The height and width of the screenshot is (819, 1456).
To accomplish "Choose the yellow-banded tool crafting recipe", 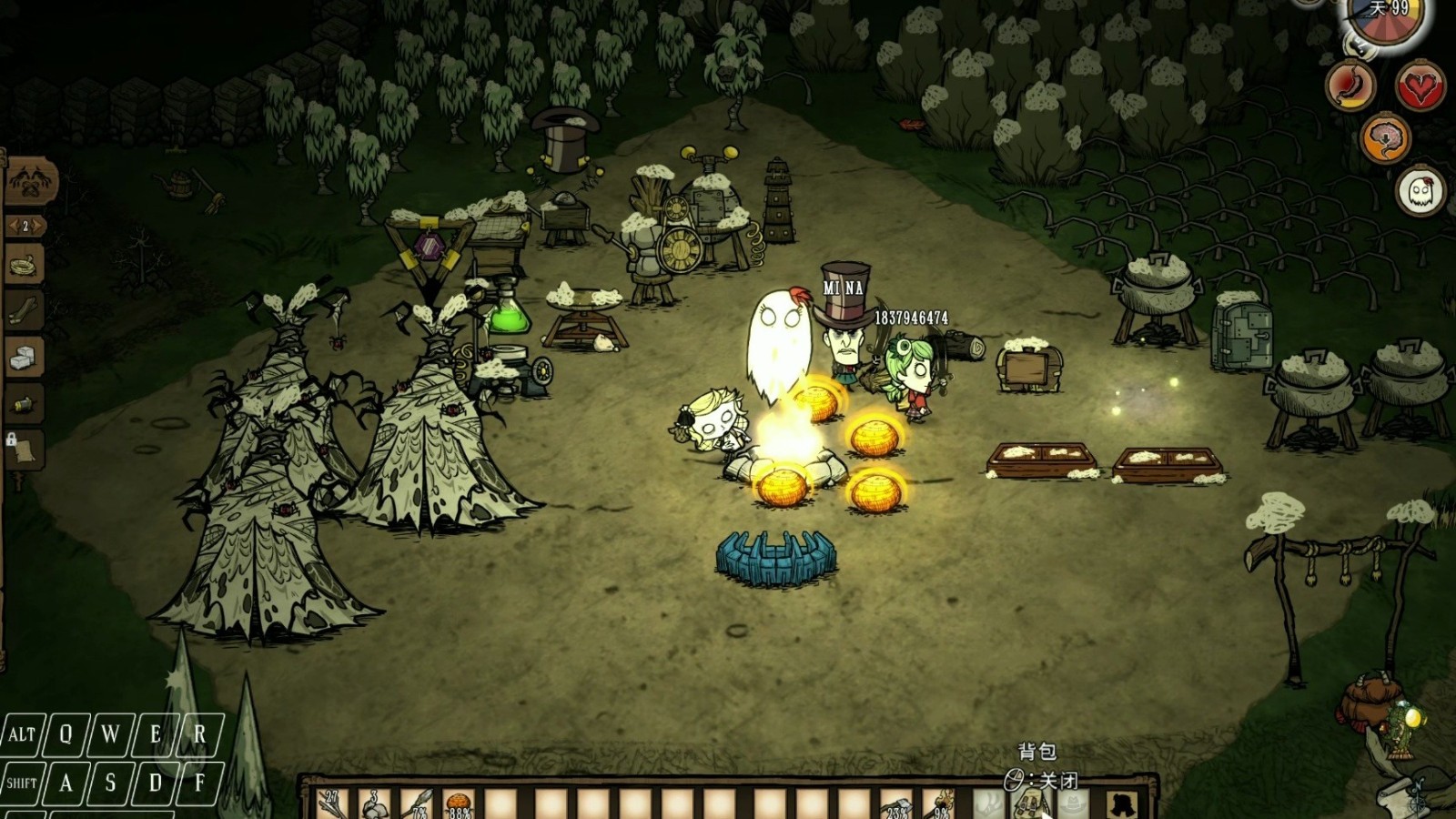I will tap(25, 403).
